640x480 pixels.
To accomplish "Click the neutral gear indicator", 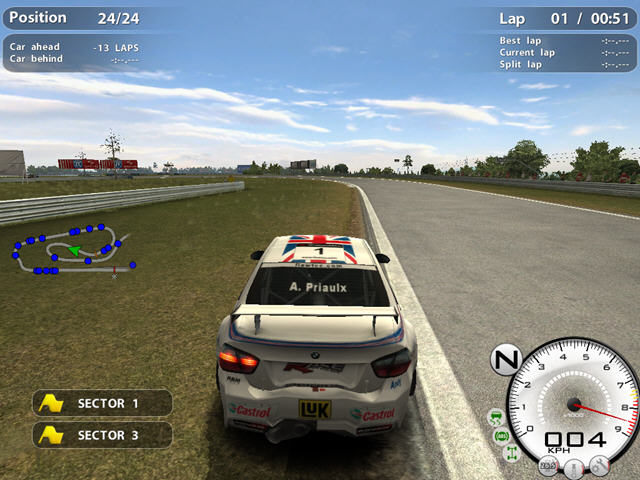I will (x=506, y=359).
